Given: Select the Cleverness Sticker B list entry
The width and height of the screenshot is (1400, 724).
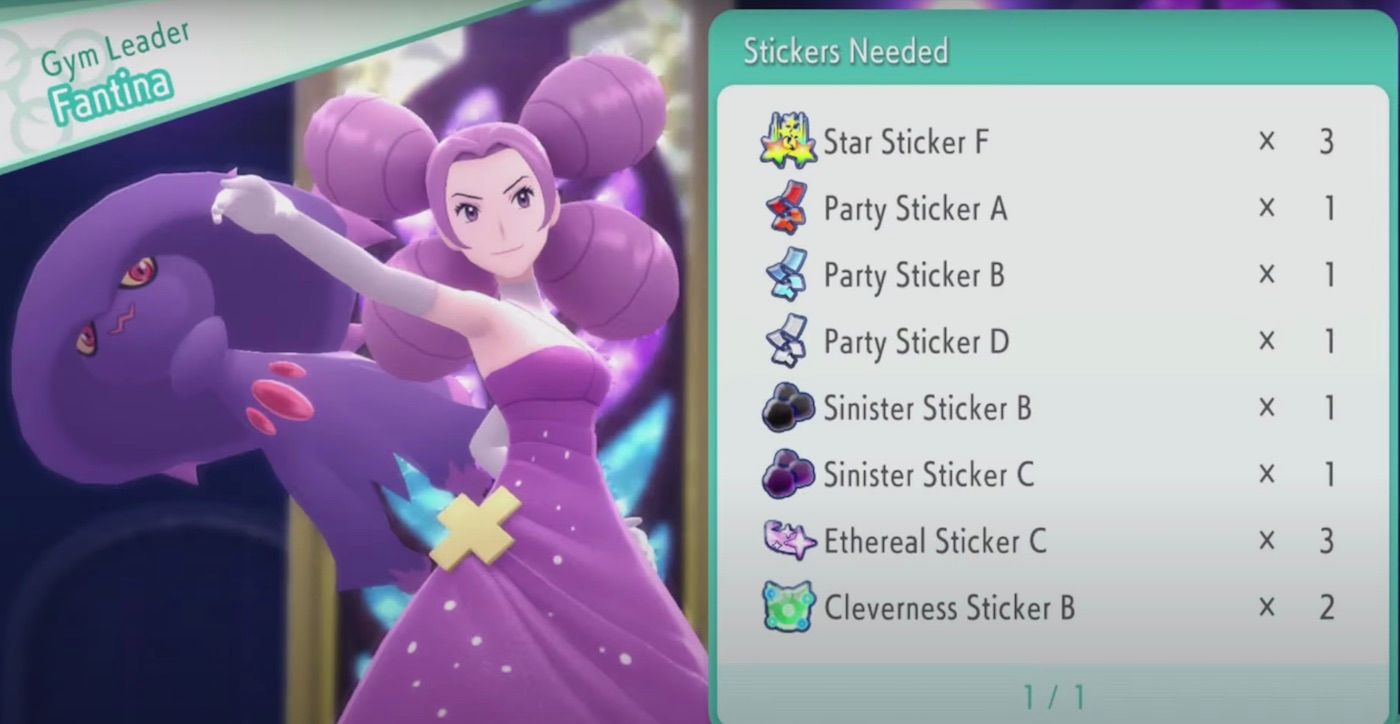Looking at the screenshot, I should (1000, 608).
